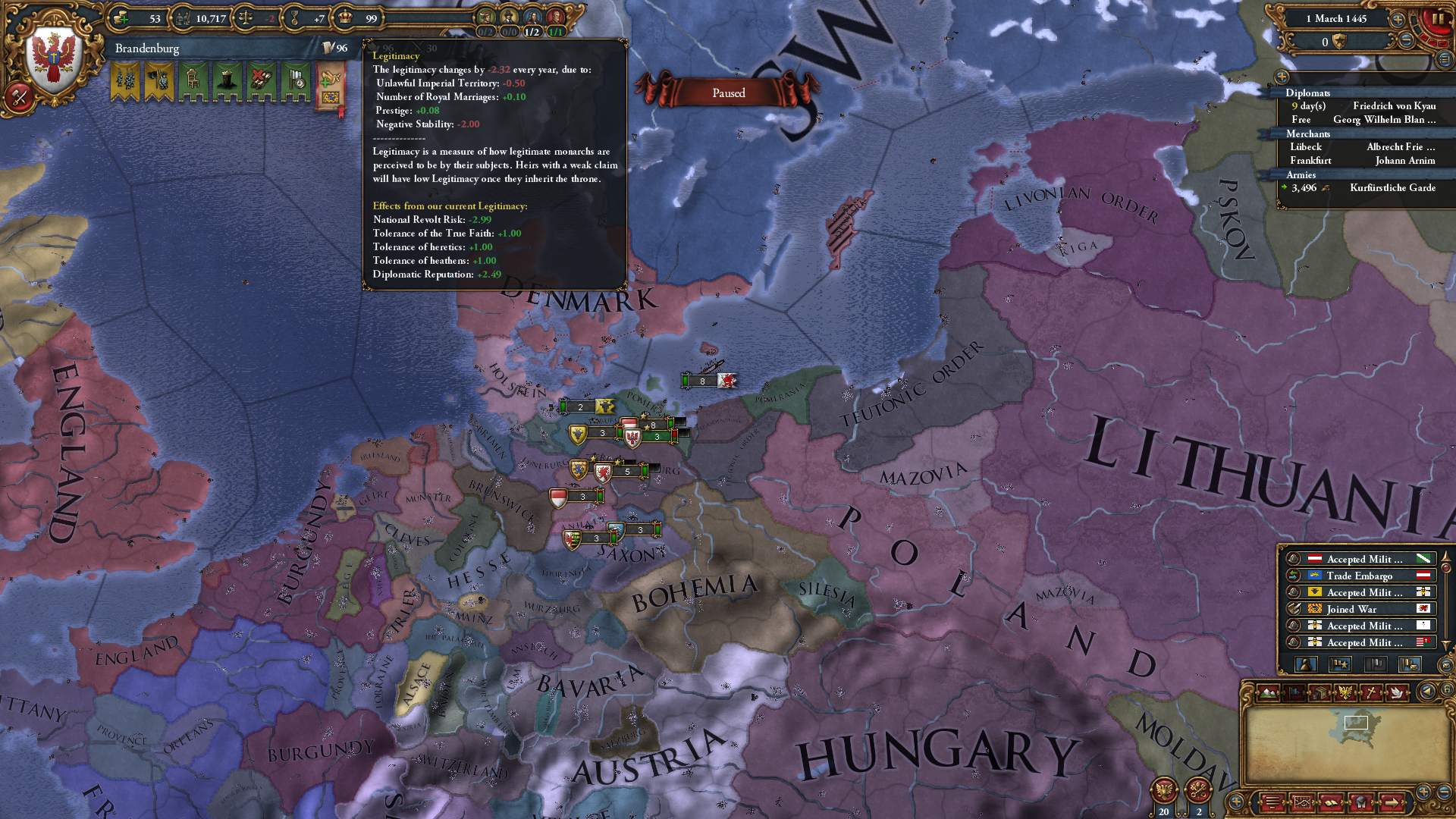
Task: Click the white view rectangle on the minimap
Action: point(1356,722)
